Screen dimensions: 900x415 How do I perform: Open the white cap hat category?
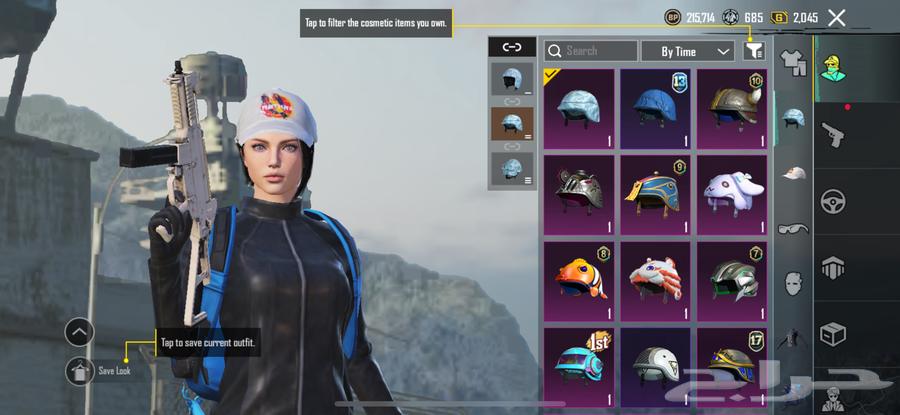pyautogui.click(x=792, y=173)
